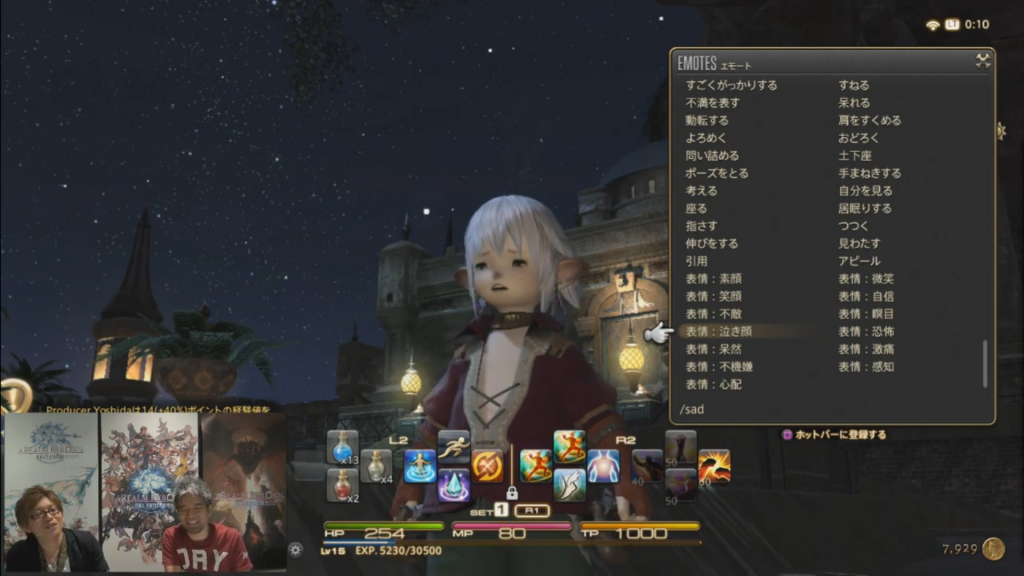Select the 土下座 emote
This screenshot has width=1024, height=576.
point(855,156)
